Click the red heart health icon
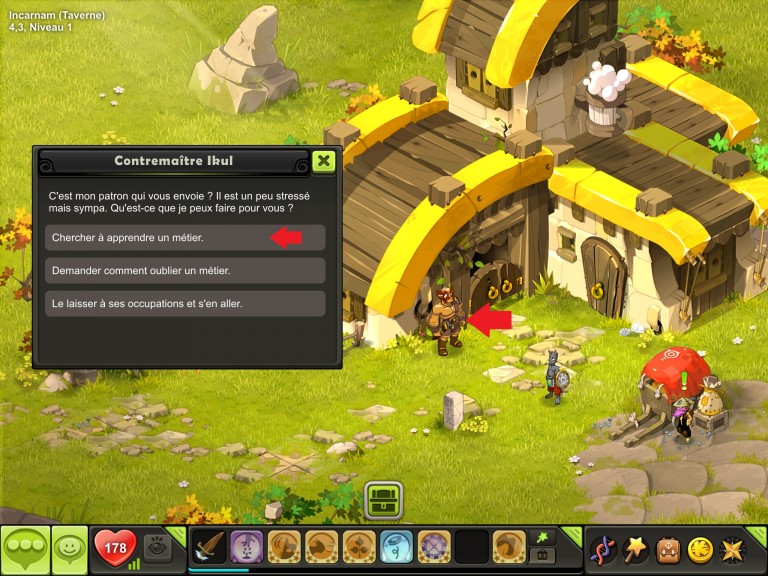 (115, 548)
